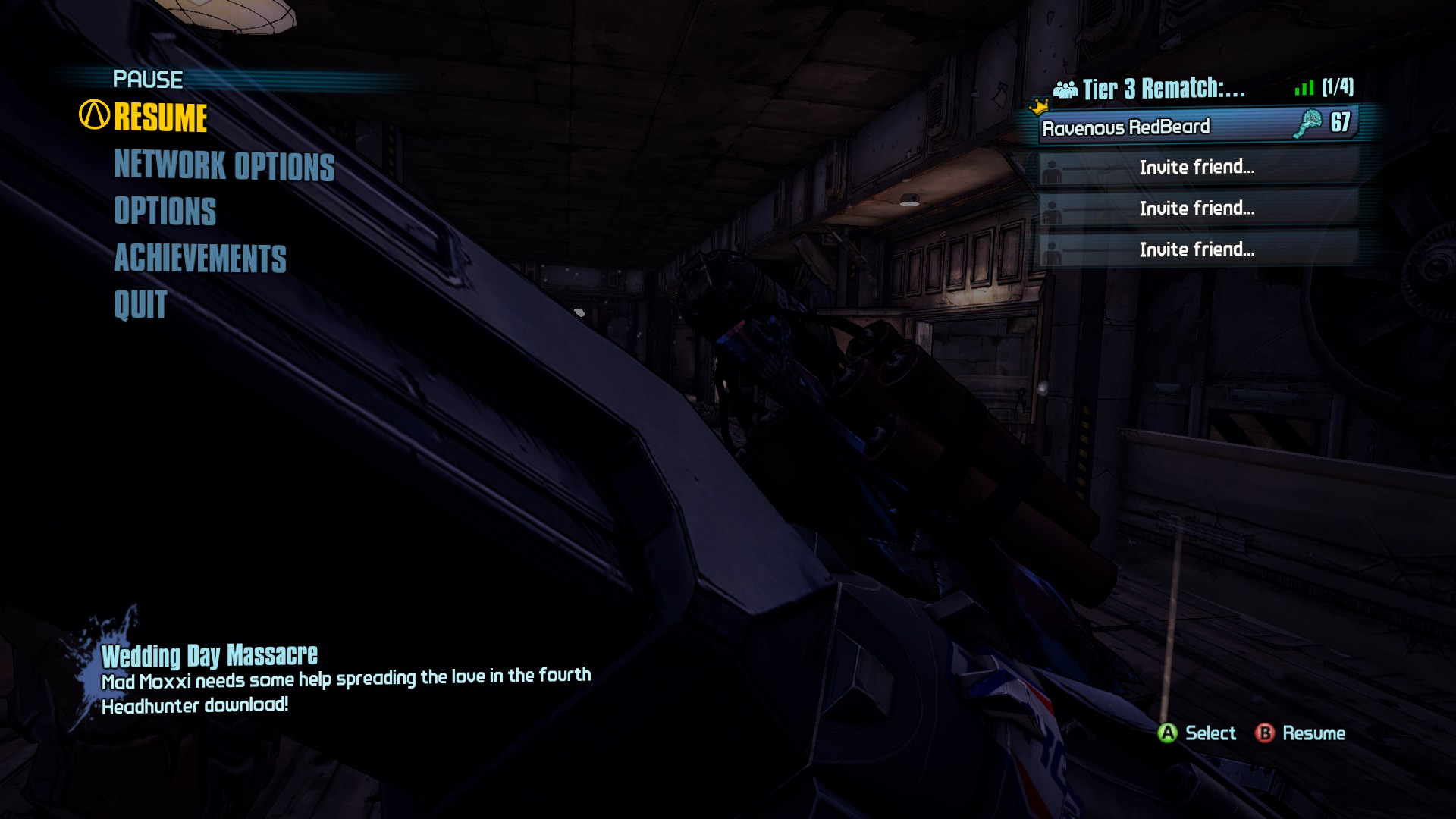
Task: Open Network Options menu
Action: 224,165
